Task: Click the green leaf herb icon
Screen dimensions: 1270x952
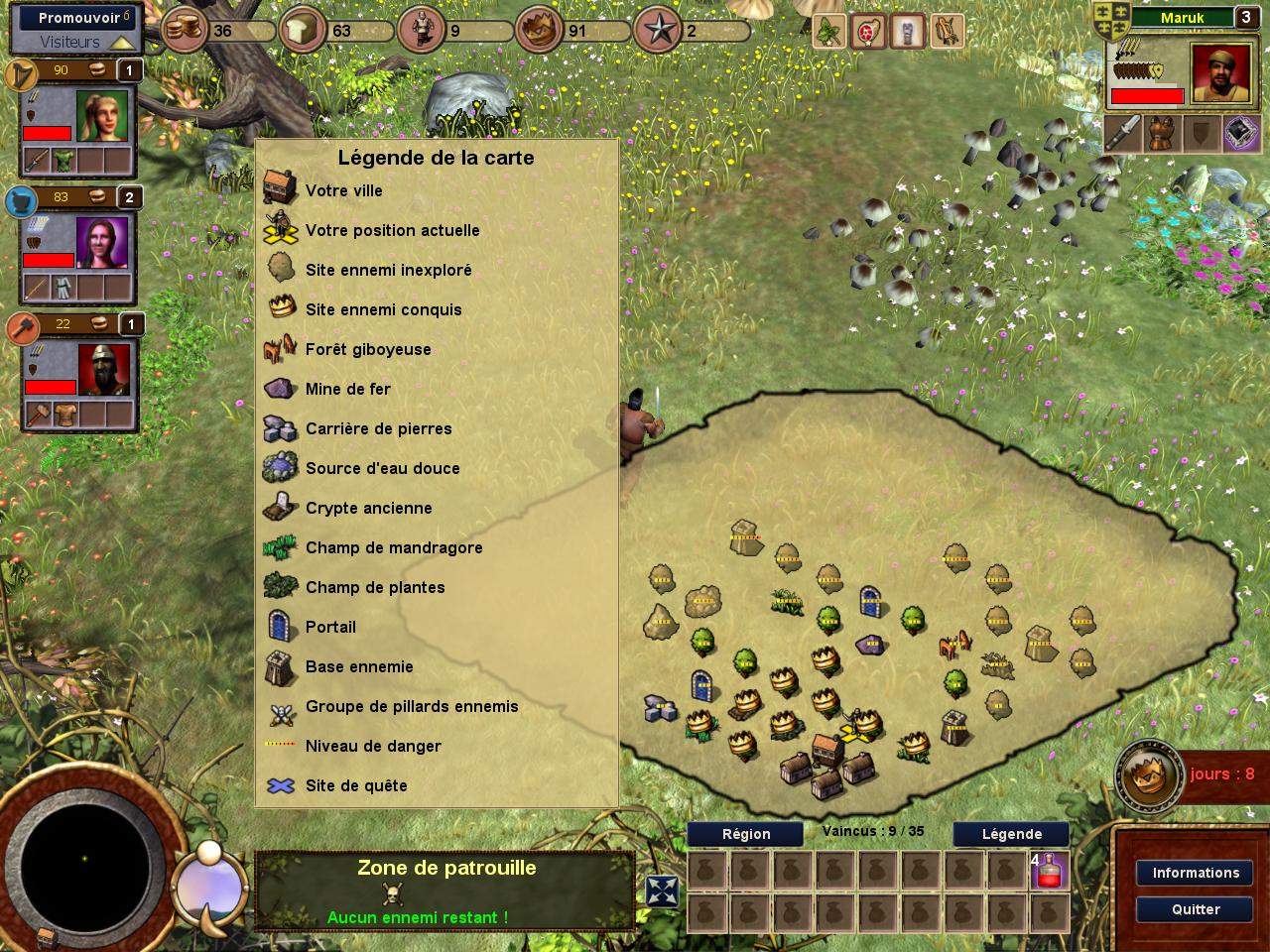Action: (x=828, y=32)
